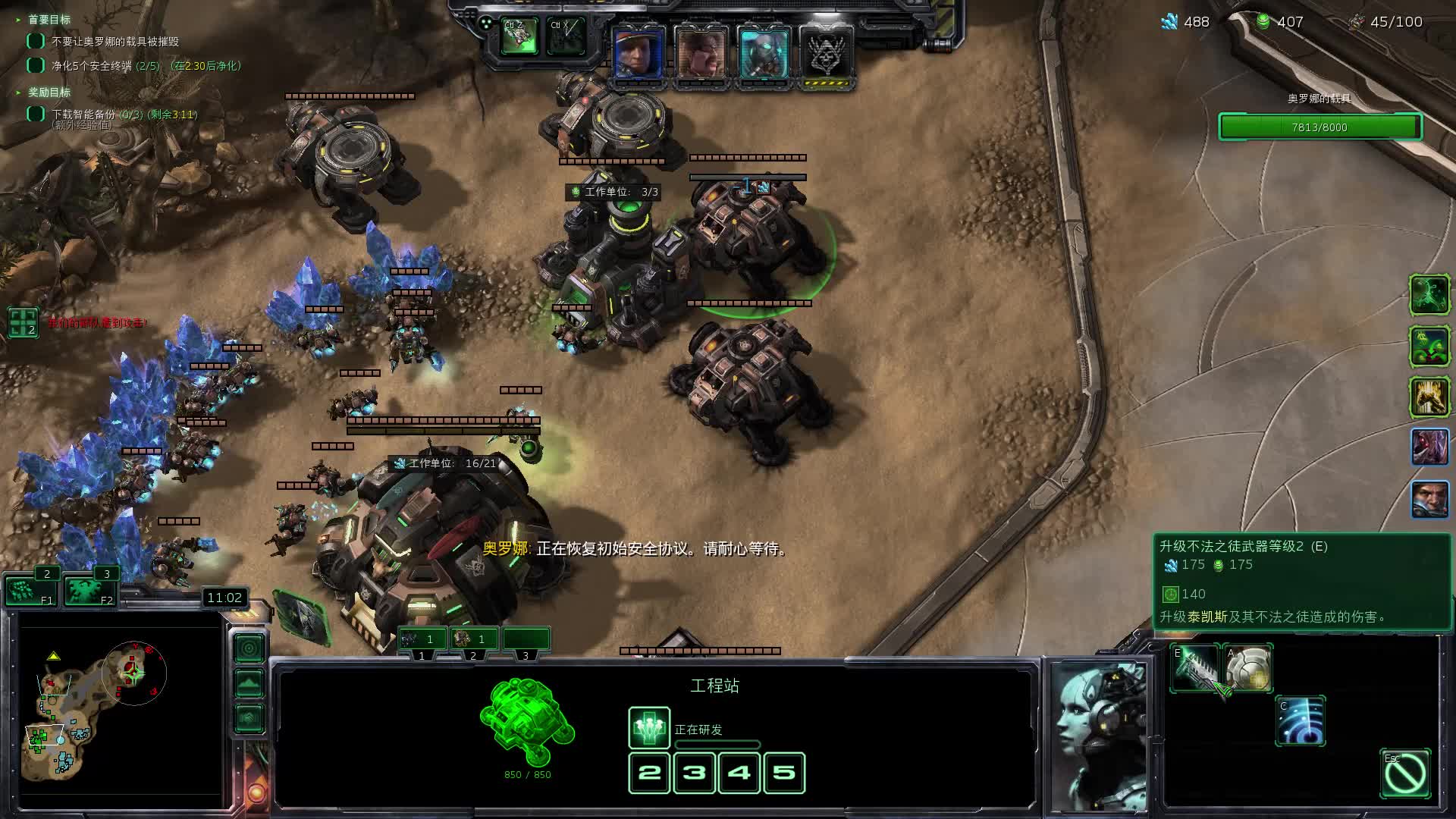Toggle minimap terrain view button
This screenshot has height=819, width=1456.
(x=249, y=683)
